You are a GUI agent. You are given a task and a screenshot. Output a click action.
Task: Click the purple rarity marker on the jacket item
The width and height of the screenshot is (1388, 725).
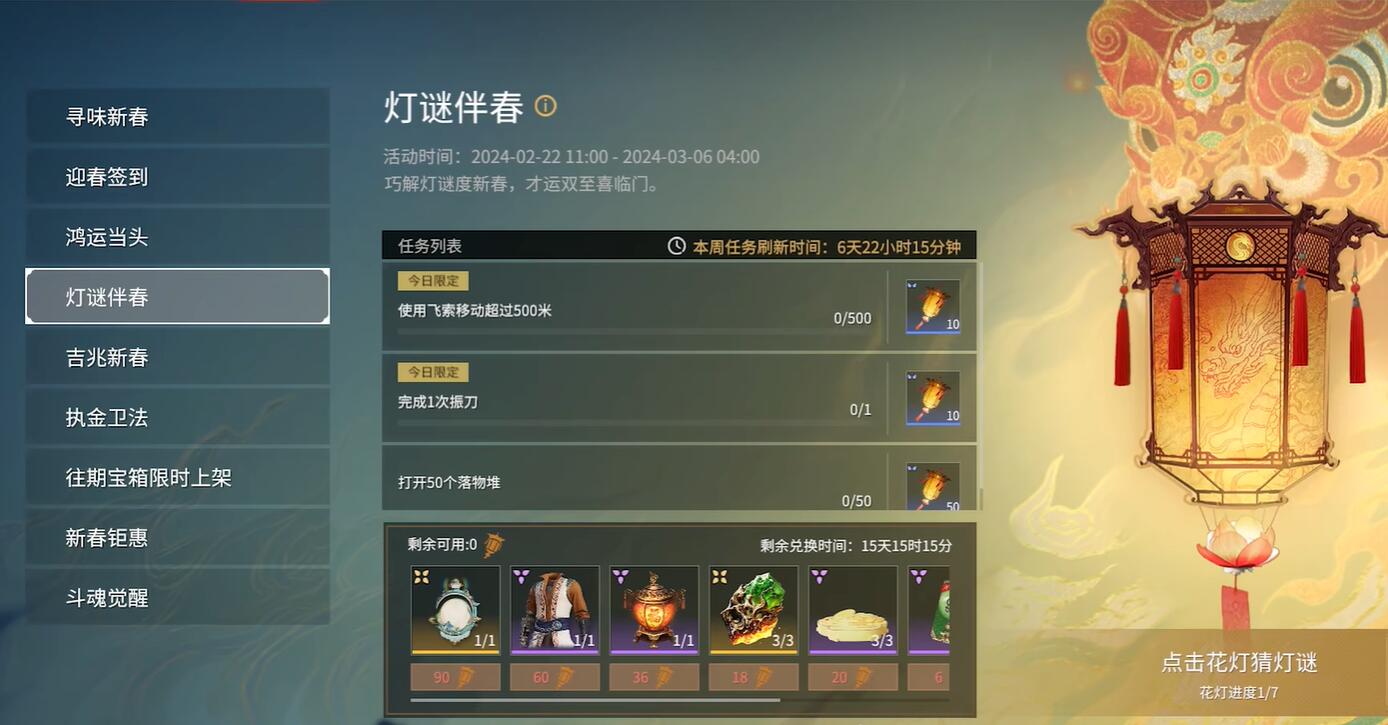click(x=520, y=577)
